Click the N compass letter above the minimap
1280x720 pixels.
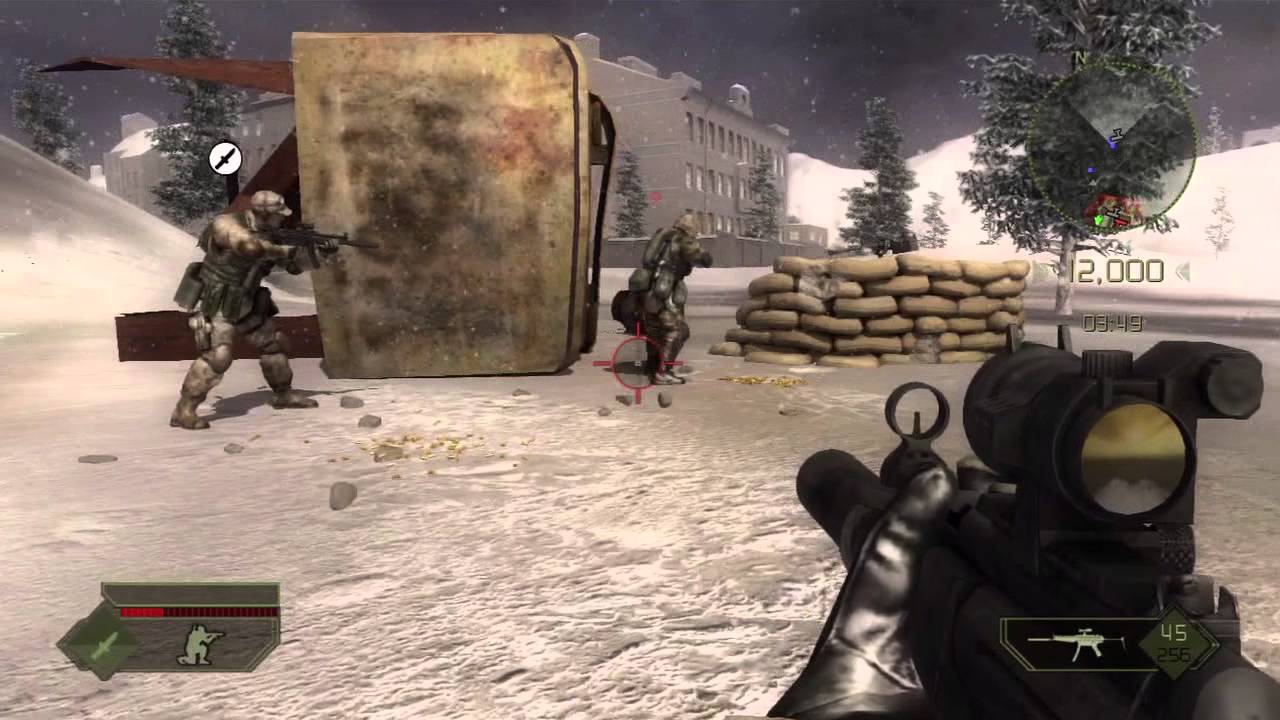coord(1080,56)
